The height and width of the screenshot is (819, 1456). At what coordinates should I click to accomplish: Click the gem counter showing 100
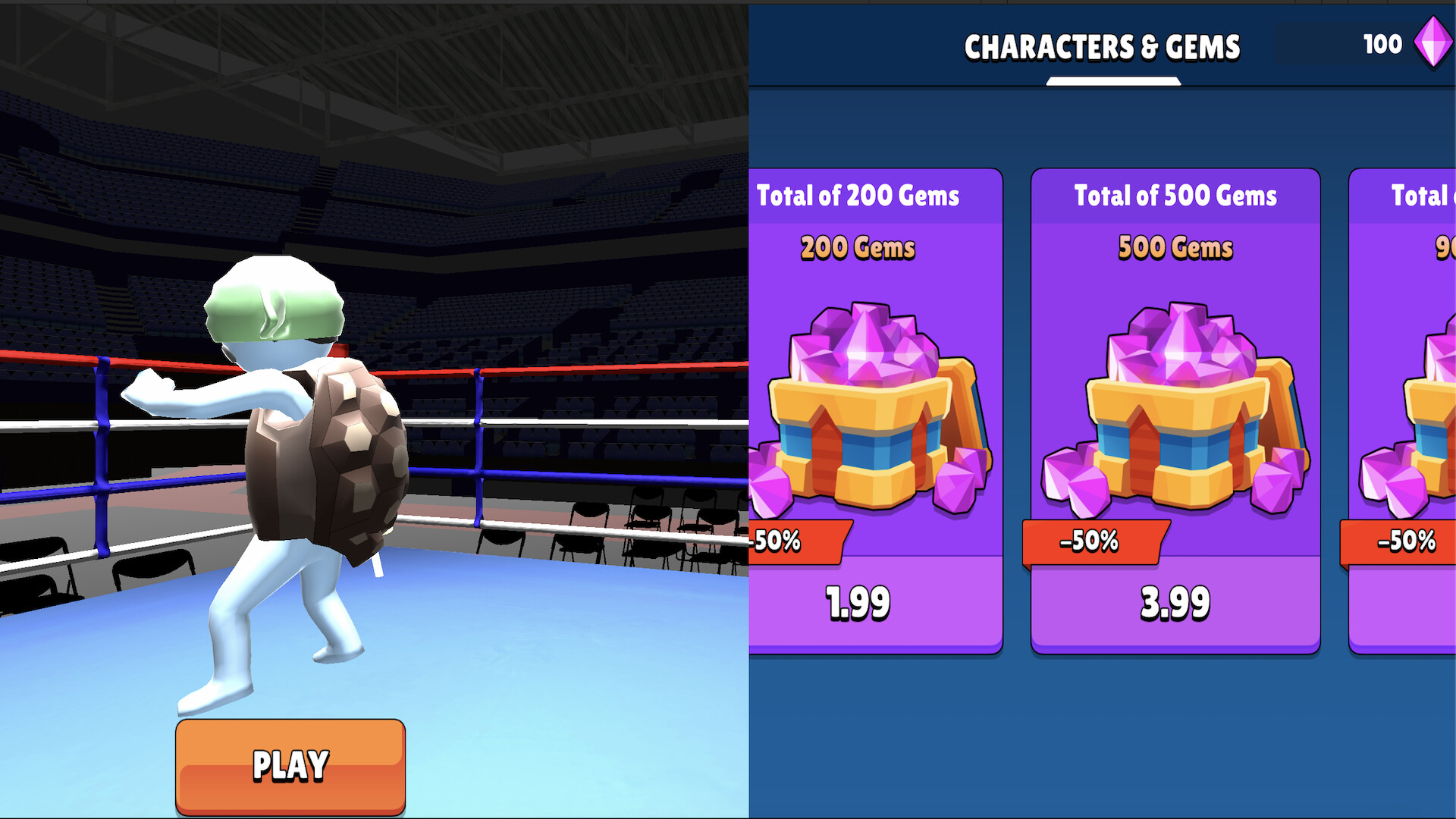[x=1382, y=43]
